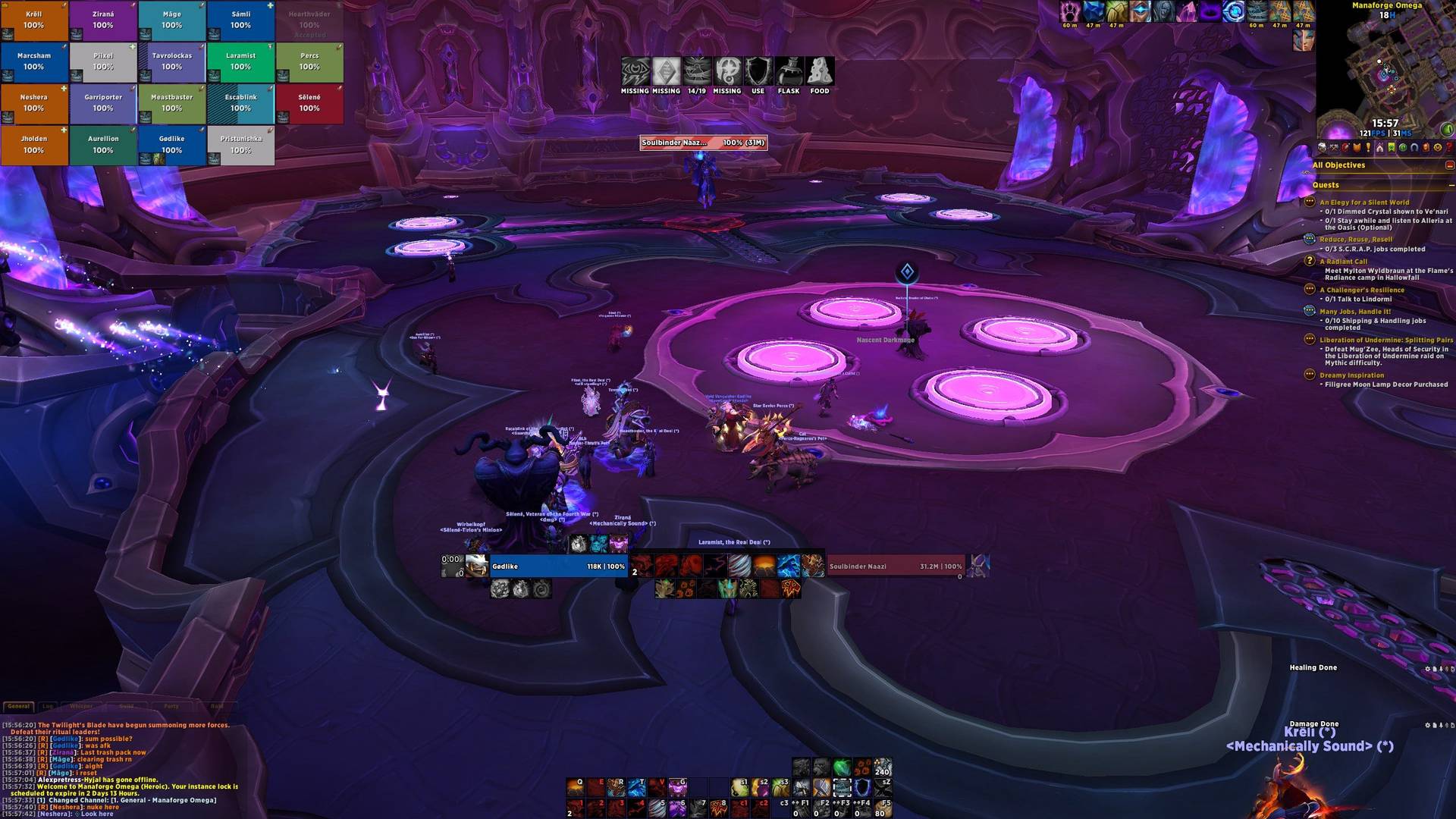Click Sèlenè's red raid frame

pos(309,104)
